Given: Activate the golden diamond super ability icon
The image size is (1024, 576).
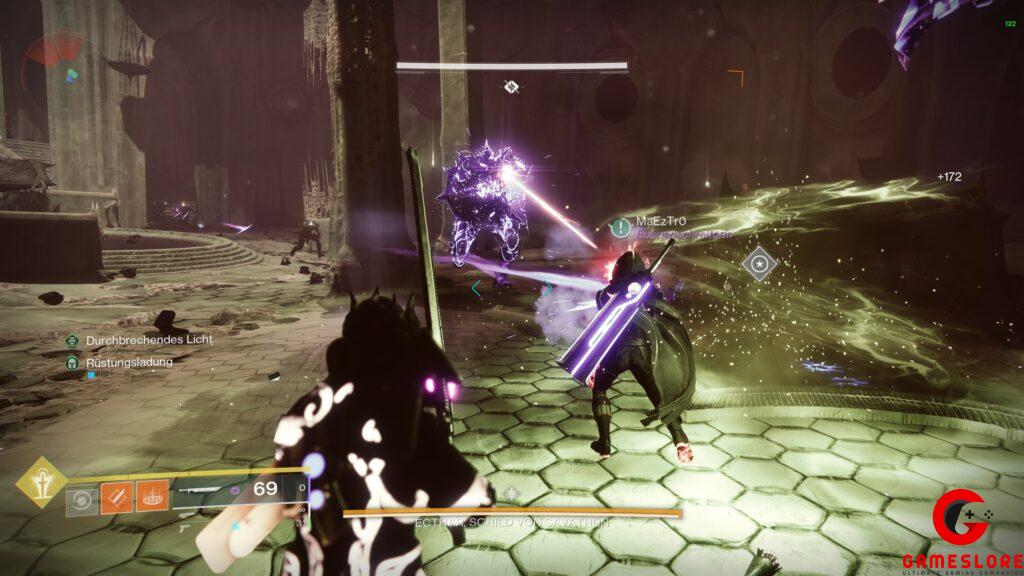Looking at the screenshot, I should (40, 482).
